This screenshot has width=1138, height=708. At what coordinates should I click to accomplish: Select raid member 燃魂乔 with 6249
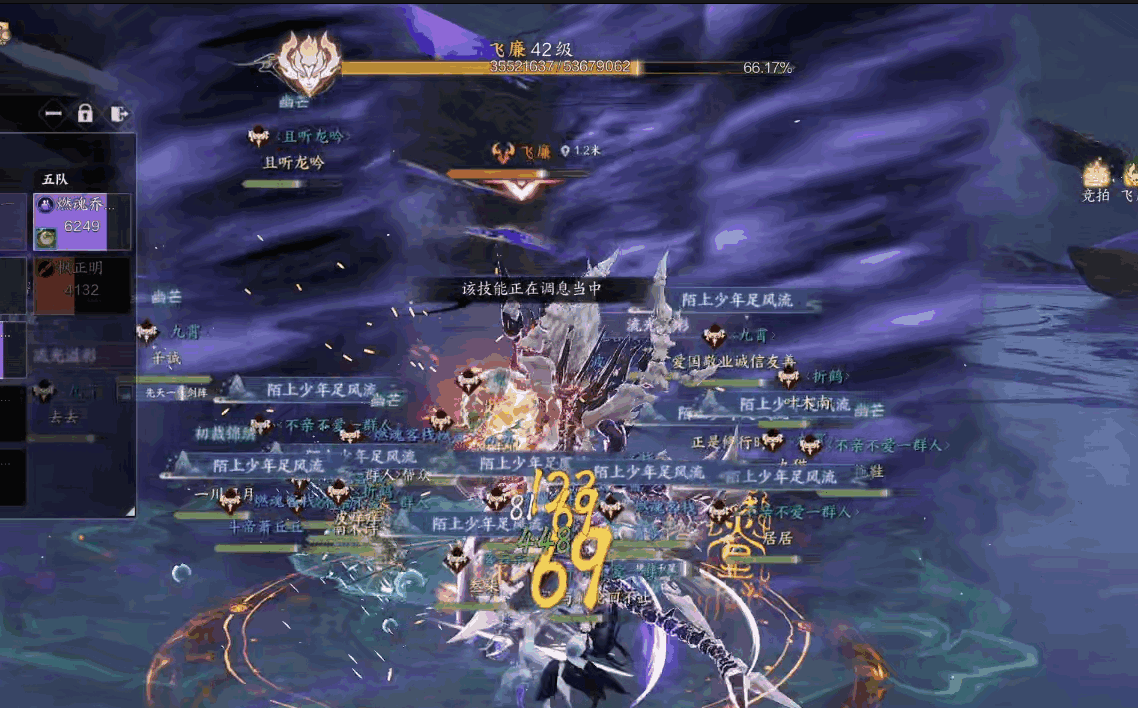coord(82,221)
